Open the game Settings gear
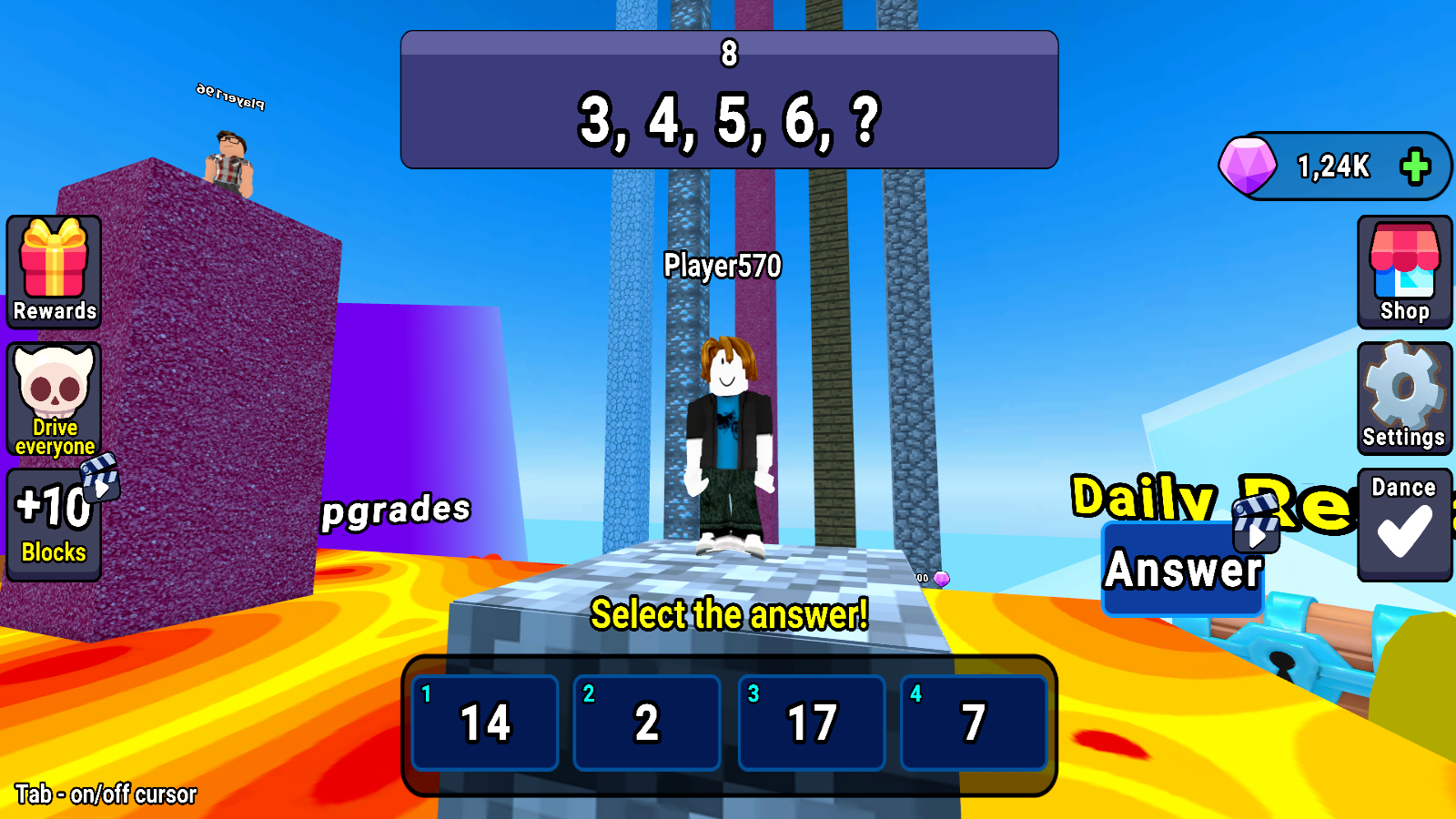Screen dimensions: 1456x819 tap(1404, 396)
